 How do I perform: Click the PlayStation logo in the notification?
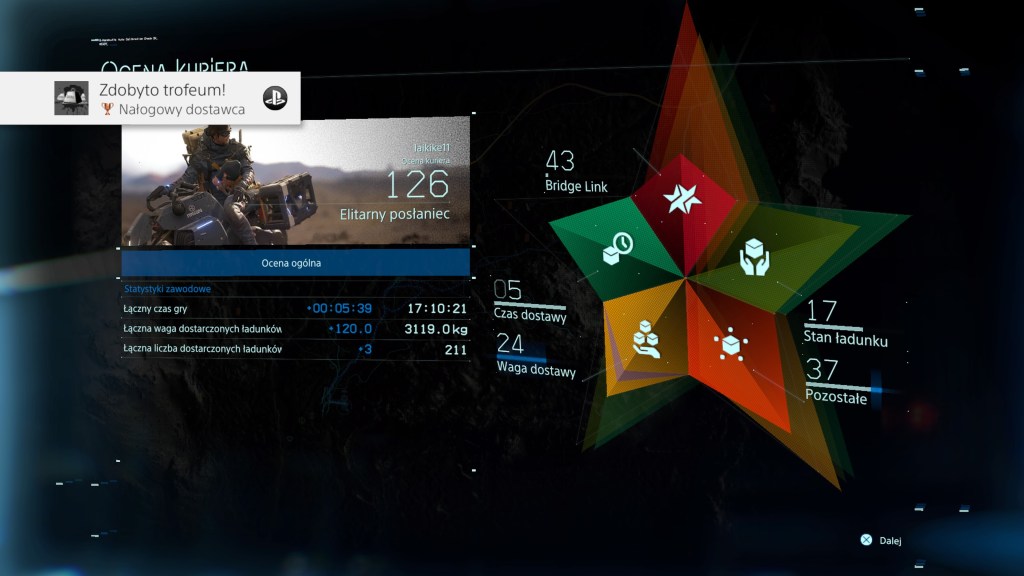click(275, 98)
